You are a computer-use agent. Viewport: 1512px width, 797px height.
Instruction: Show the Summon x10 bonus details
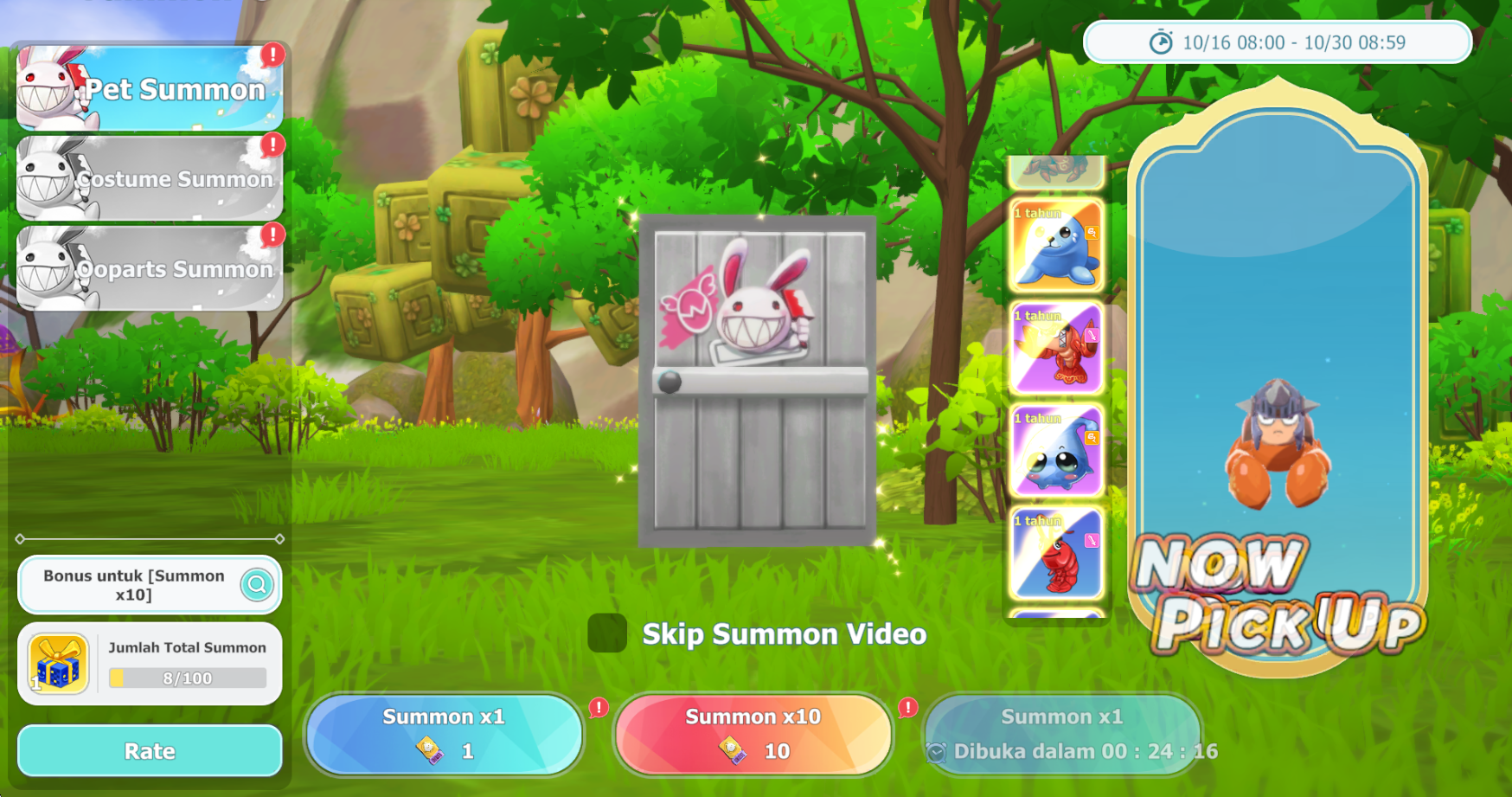257,585
